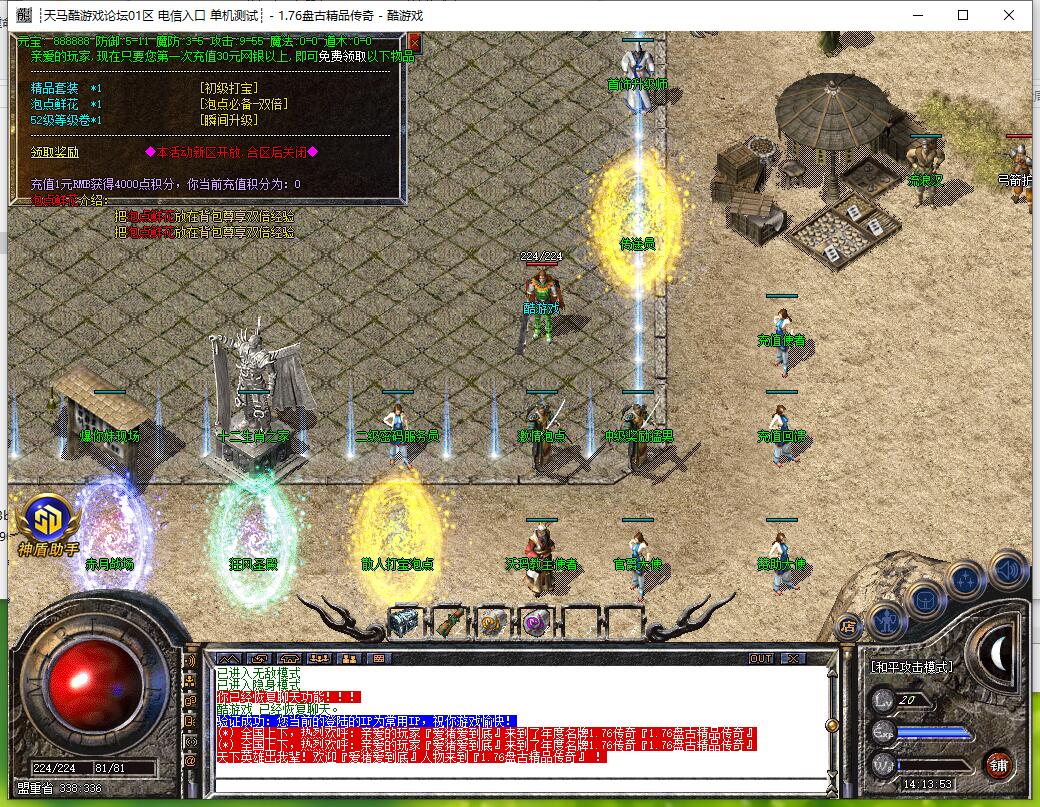Close the recharge reward dialog
Screen dimensions: 1040x807
pos(415,42)
